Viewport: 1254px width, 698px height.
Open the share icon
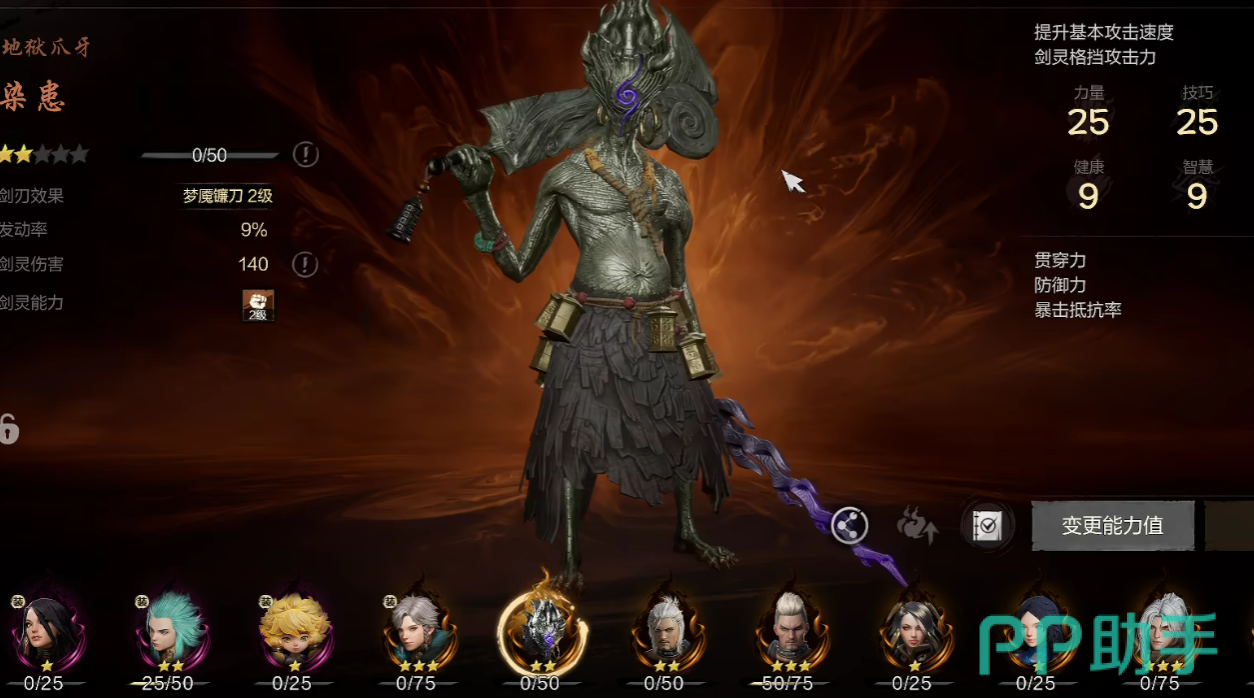850,524
